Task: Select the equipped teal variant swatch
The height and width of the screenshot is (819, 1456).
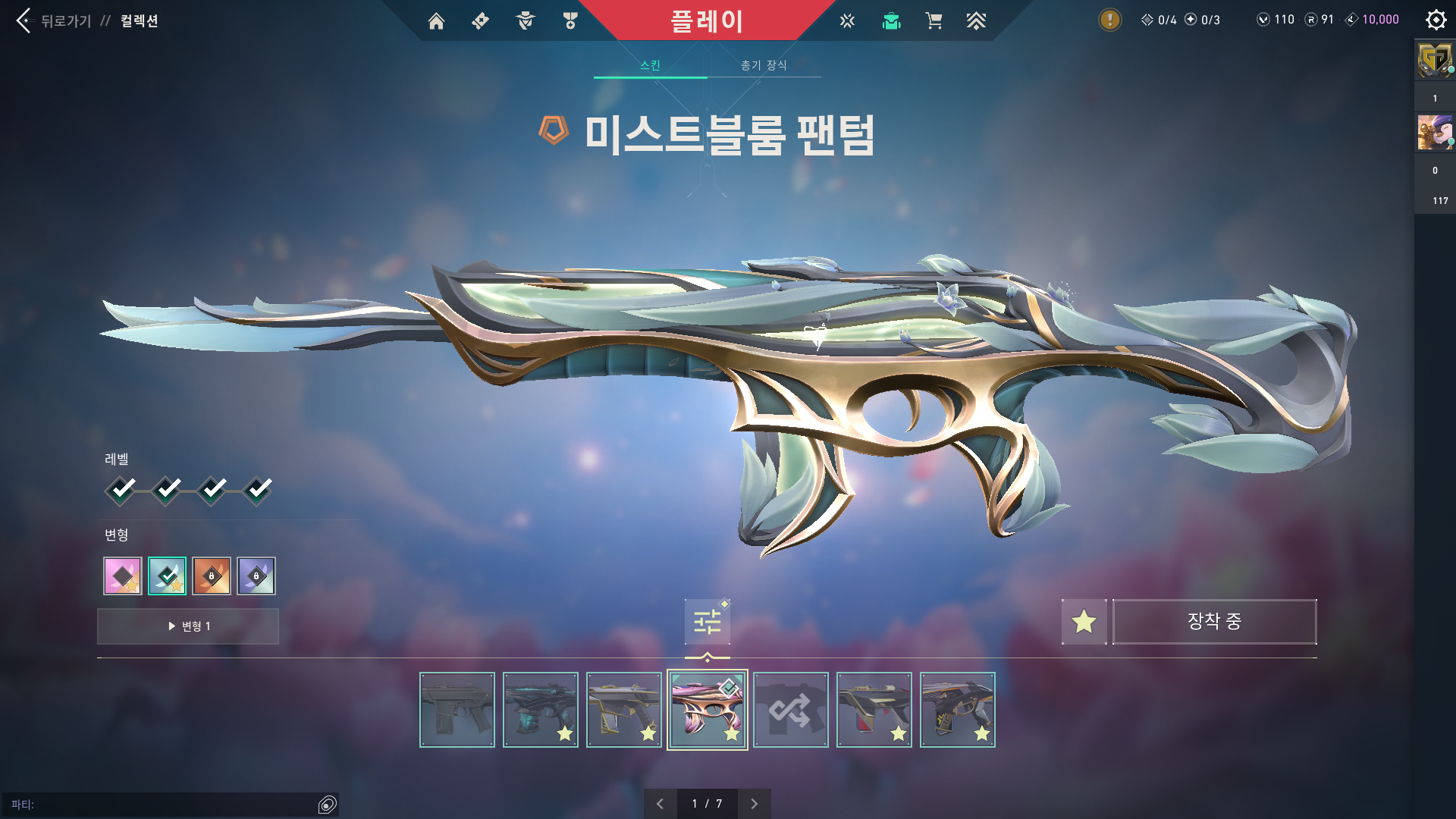Action: tap(167, 576)
